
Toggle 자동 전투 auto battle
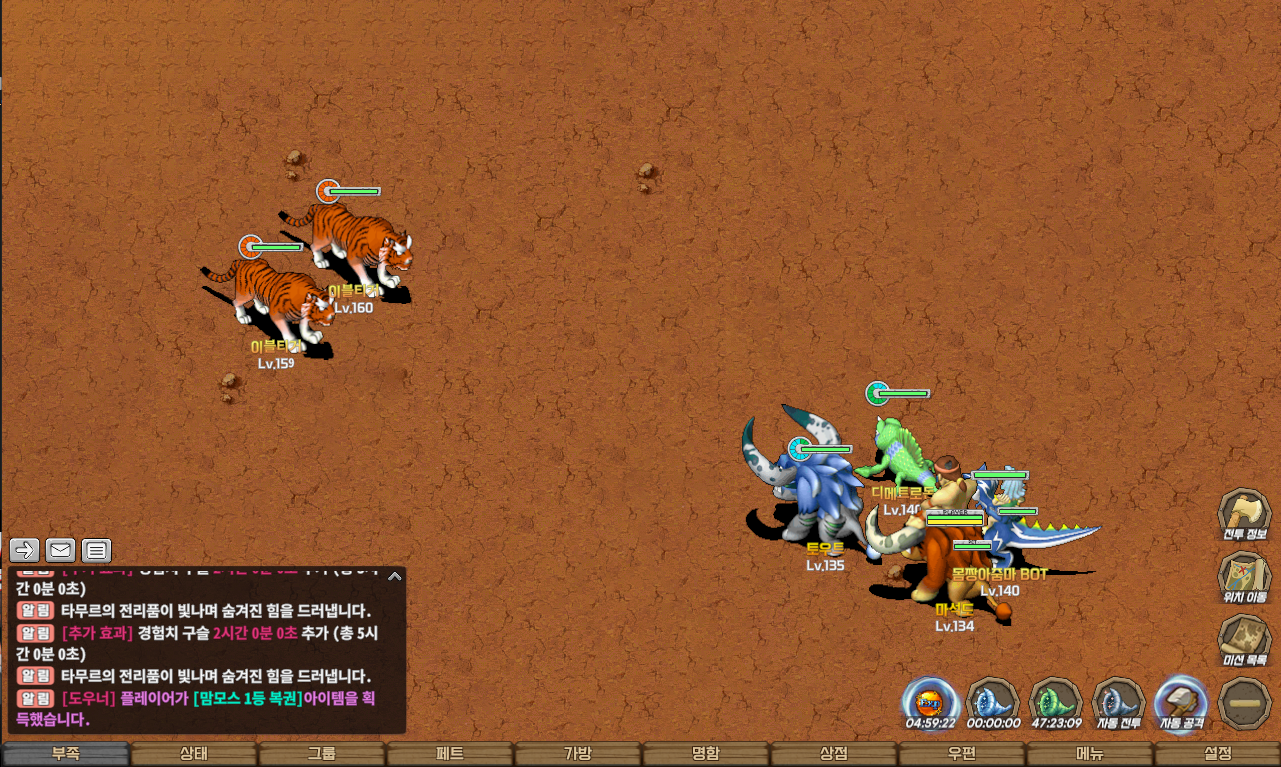coord(1118,702)
